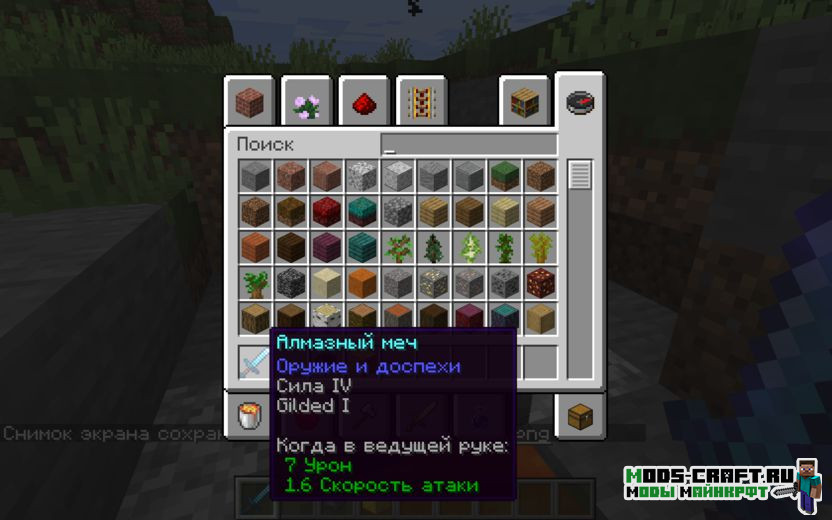Click the Поиск search input field
The height and width of the screenshot is (520, 832).
tap(468, 145)
